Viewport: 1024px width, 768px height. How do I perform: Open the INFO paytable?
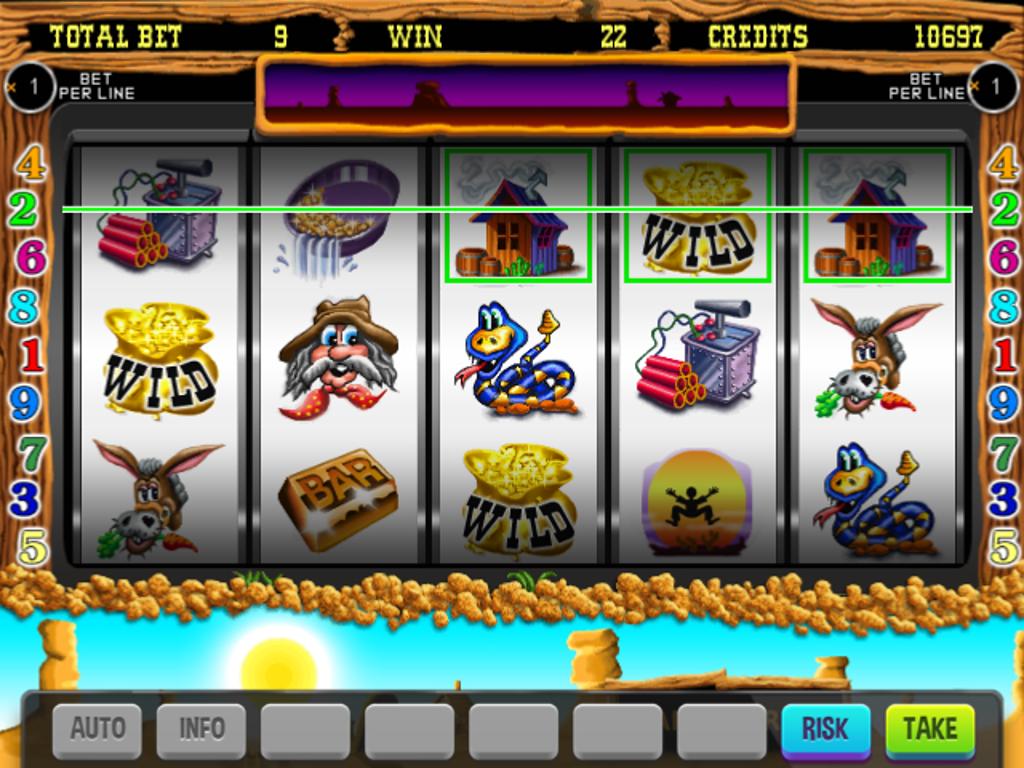point(201,730)
